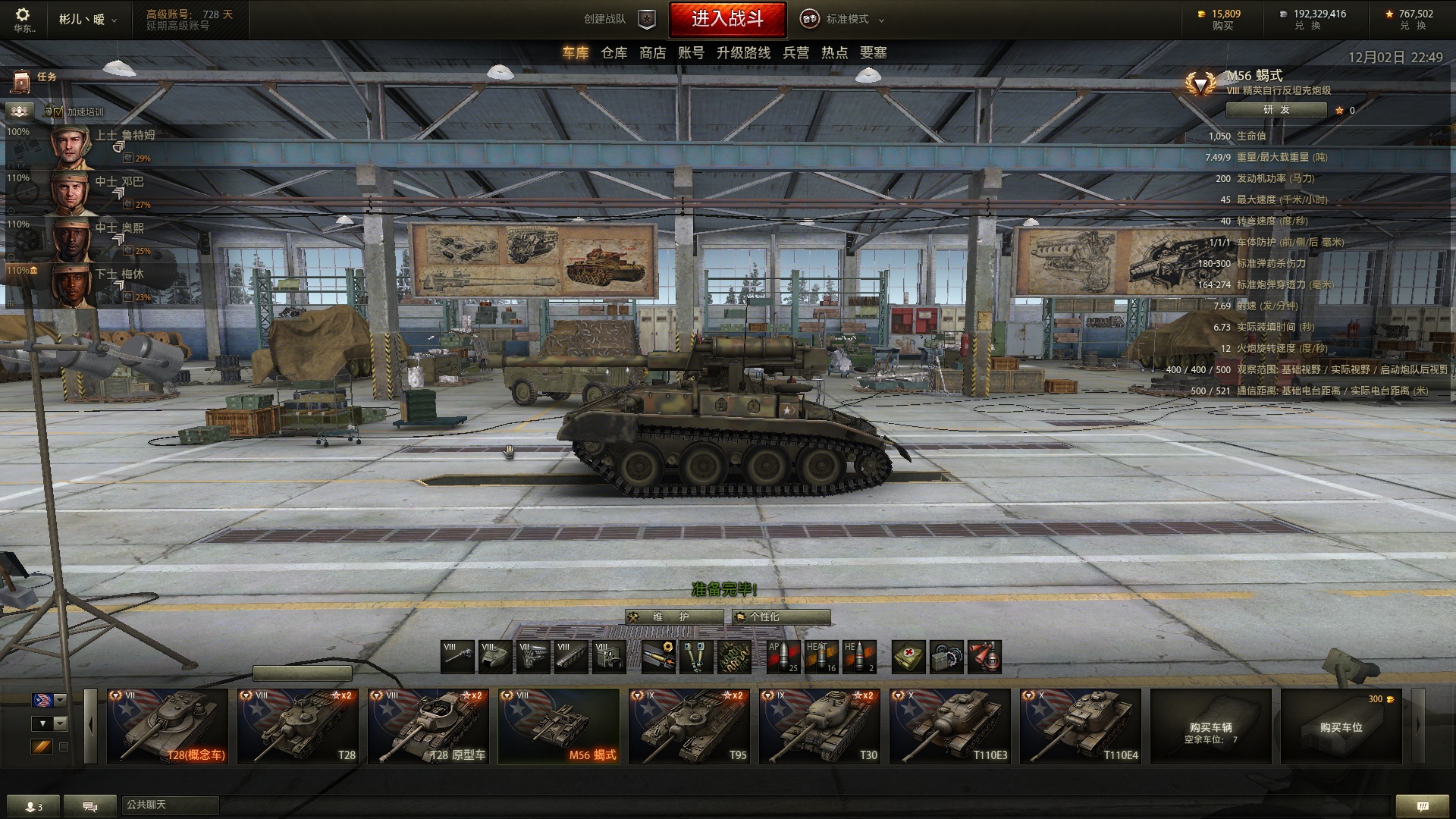Open the 升级路线 tech tree tab

(743, 53)
